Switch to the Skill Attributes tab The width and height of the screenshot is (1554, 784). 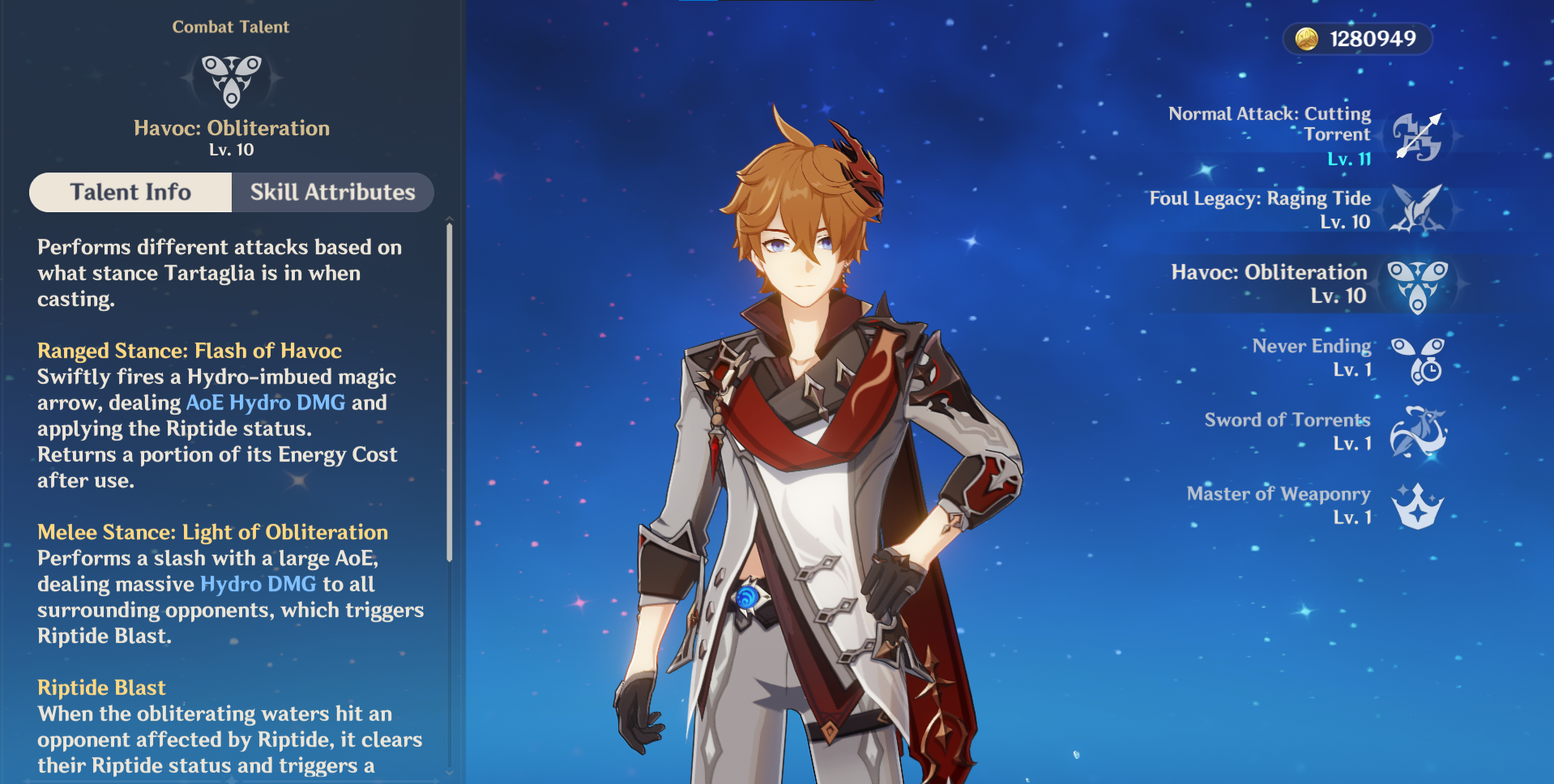(332, 193)
